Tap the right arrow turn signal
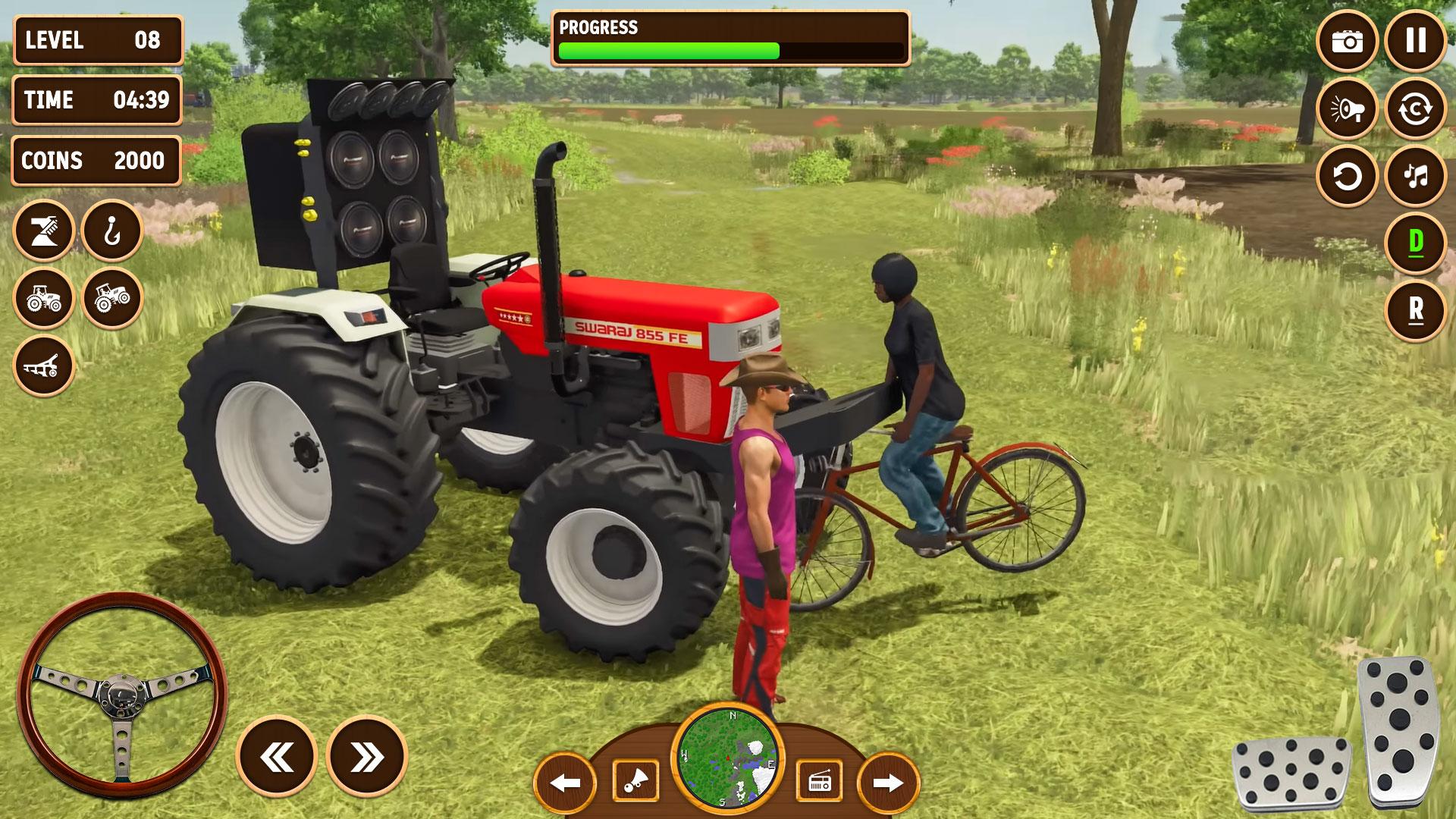 (888, 783)
